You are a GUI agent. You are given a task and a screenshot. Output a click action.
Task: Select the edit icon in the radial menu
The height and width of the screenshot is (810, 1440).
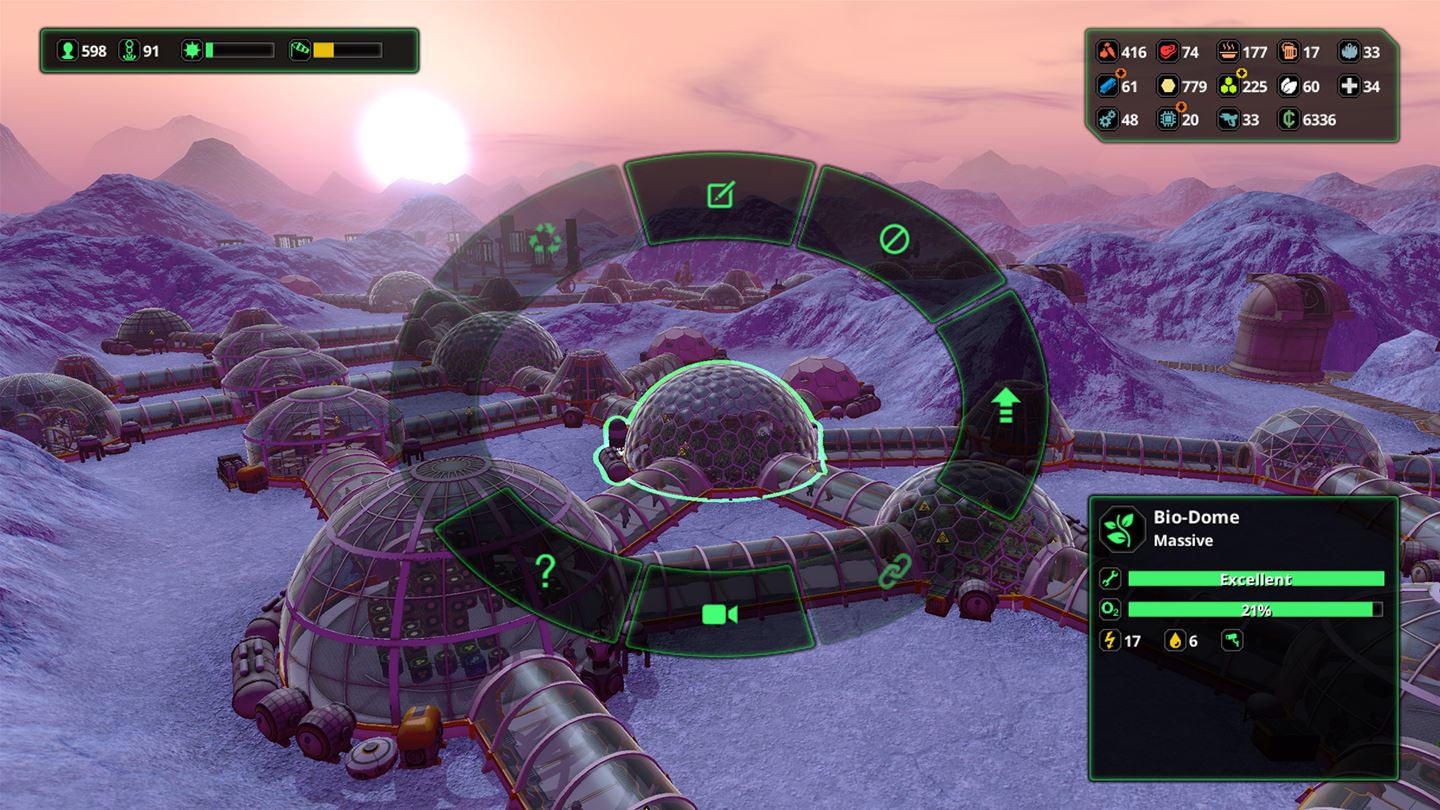[x=718, y=196]
